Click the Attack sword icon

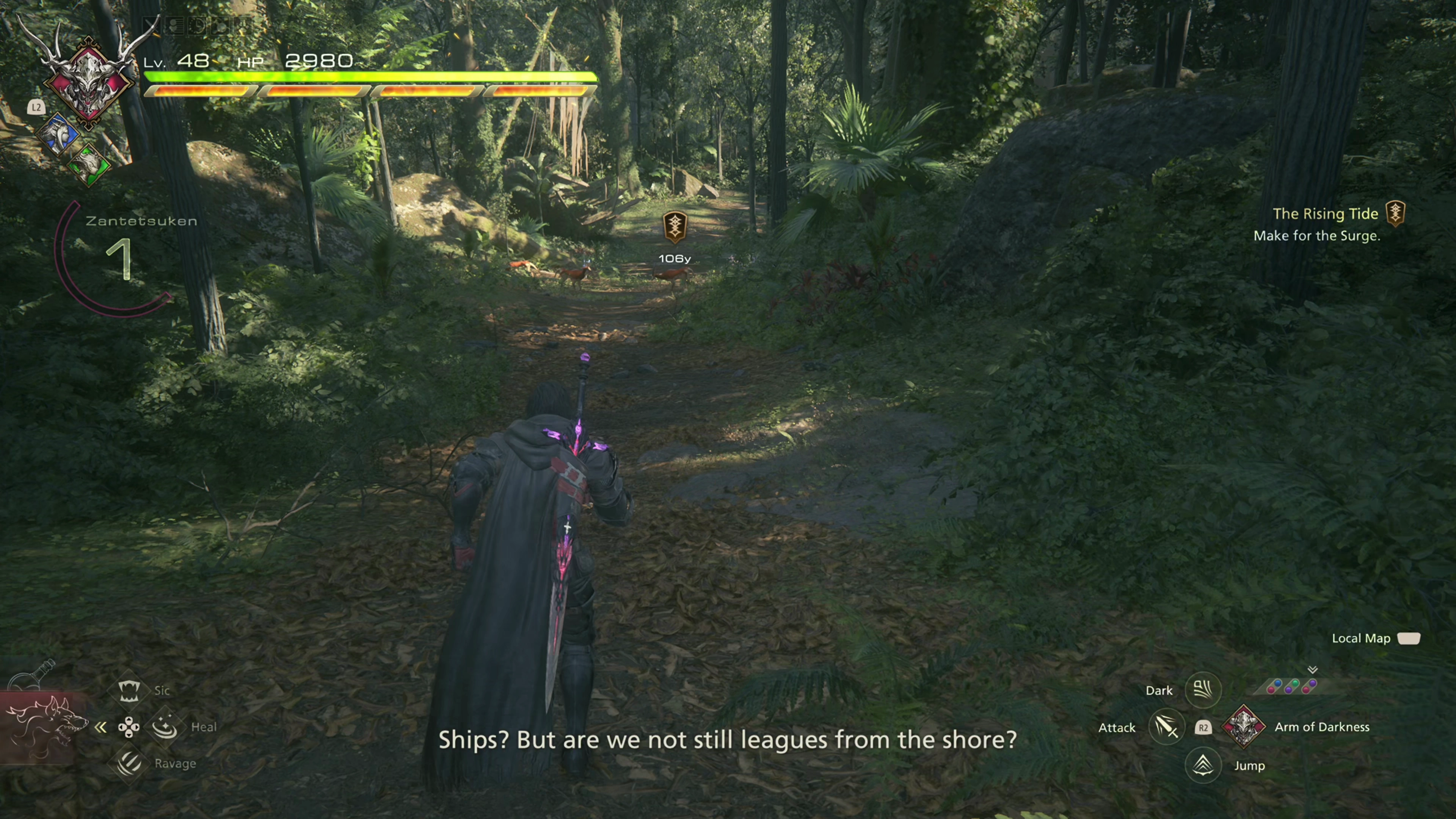pos(1166,728)
